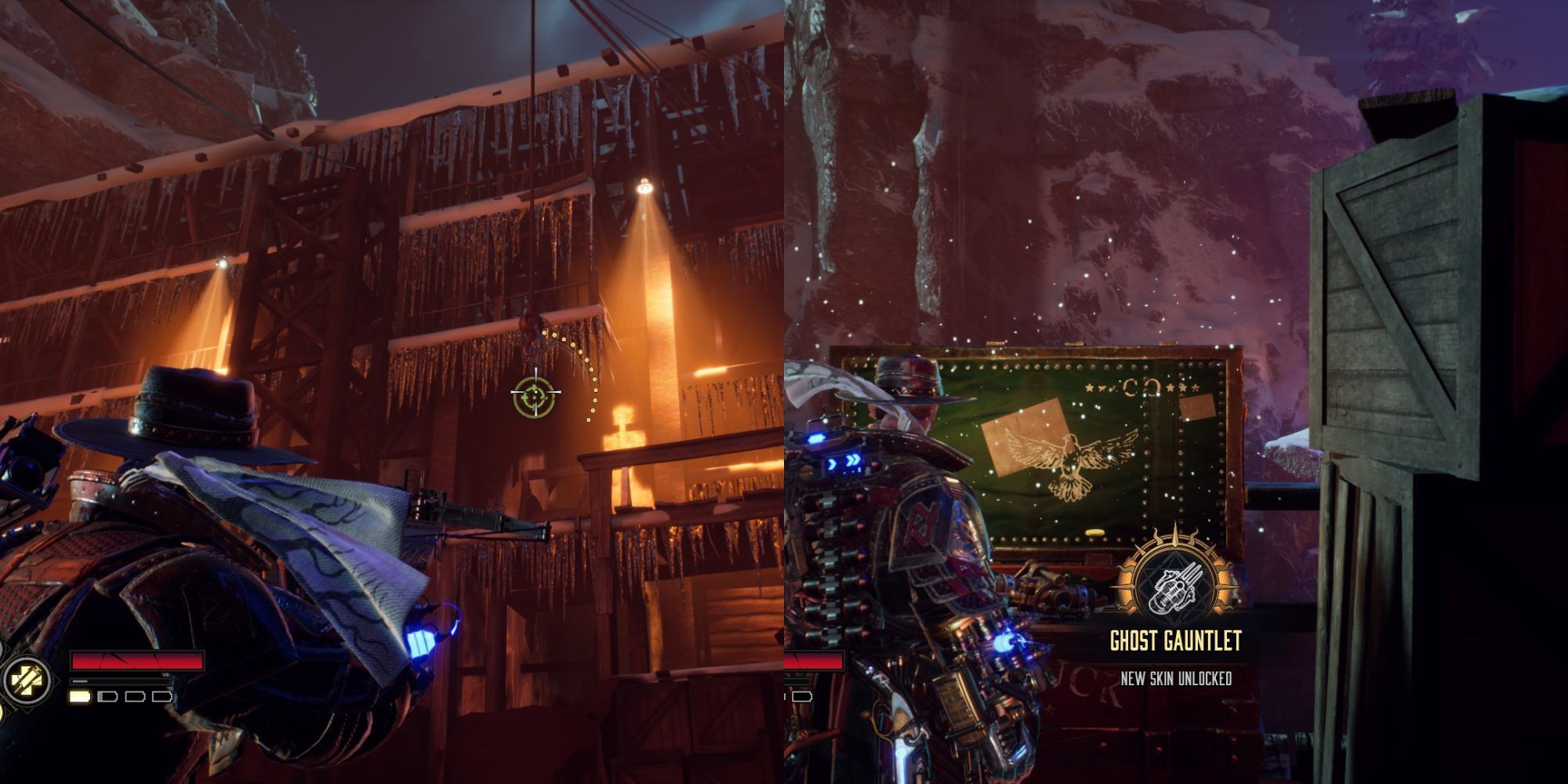Click the last empty ammo cell icon
This screenshot has height=784, width=1568.
(162, 697)
